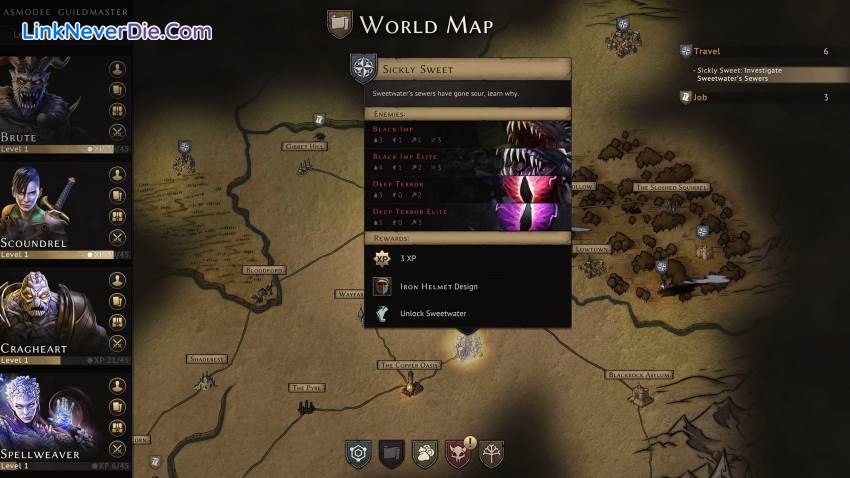Click the dark flag shield button
Viewport: 850px width, 478px height.
pyautogui.click(x=392, y=454)
